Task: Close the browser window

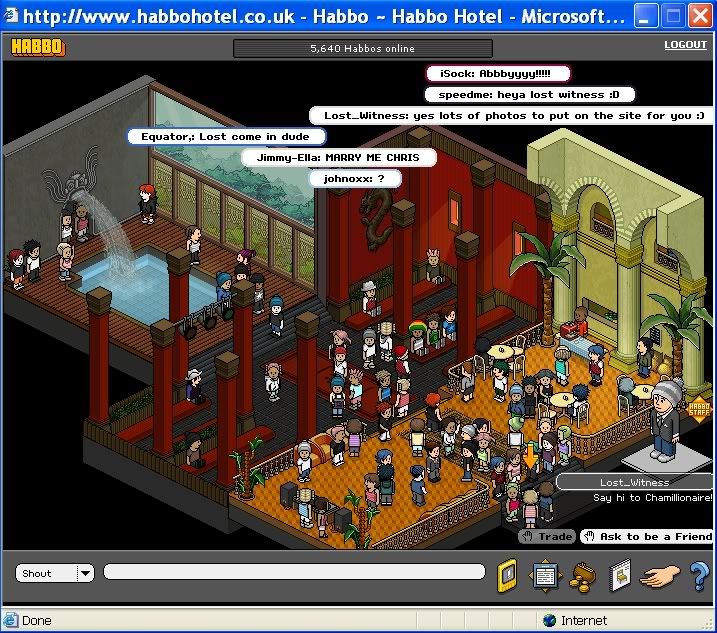Action: (x=700, y=16)
